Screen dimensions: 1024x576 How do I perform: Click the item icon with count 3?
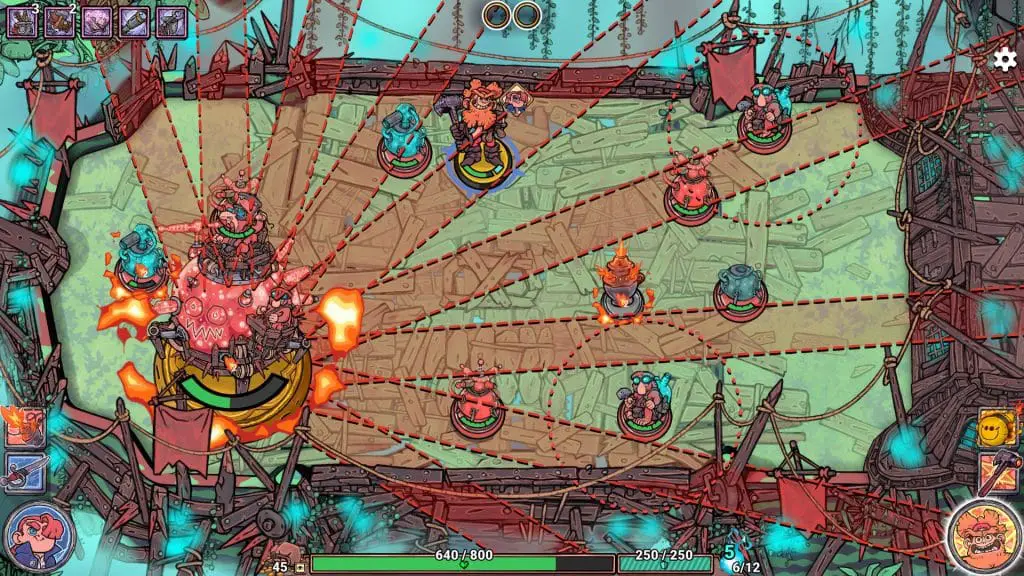23,21
